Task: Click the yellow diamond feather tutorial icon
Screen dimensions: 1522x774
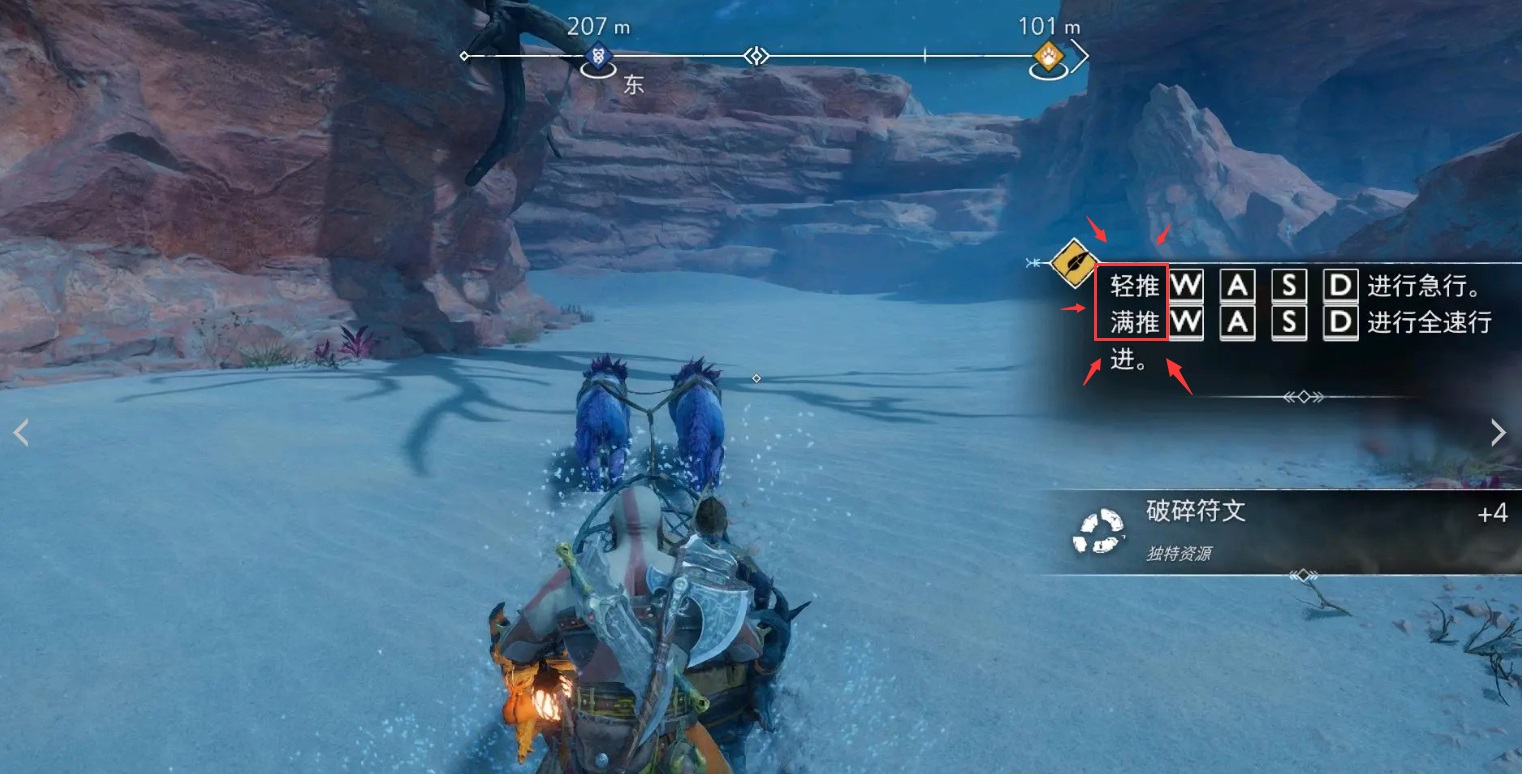Action: coord(1070,262)
